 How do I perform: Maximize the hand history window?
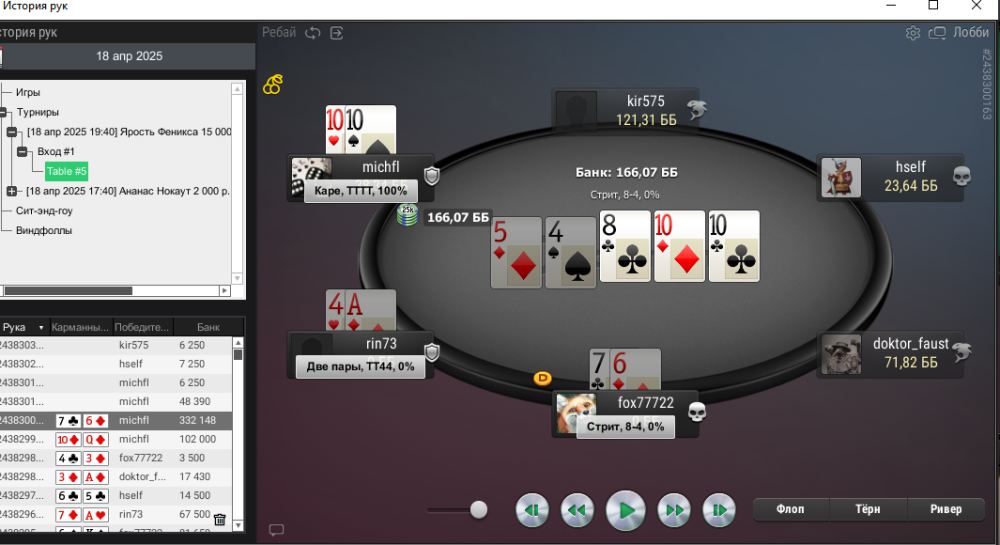933,6
